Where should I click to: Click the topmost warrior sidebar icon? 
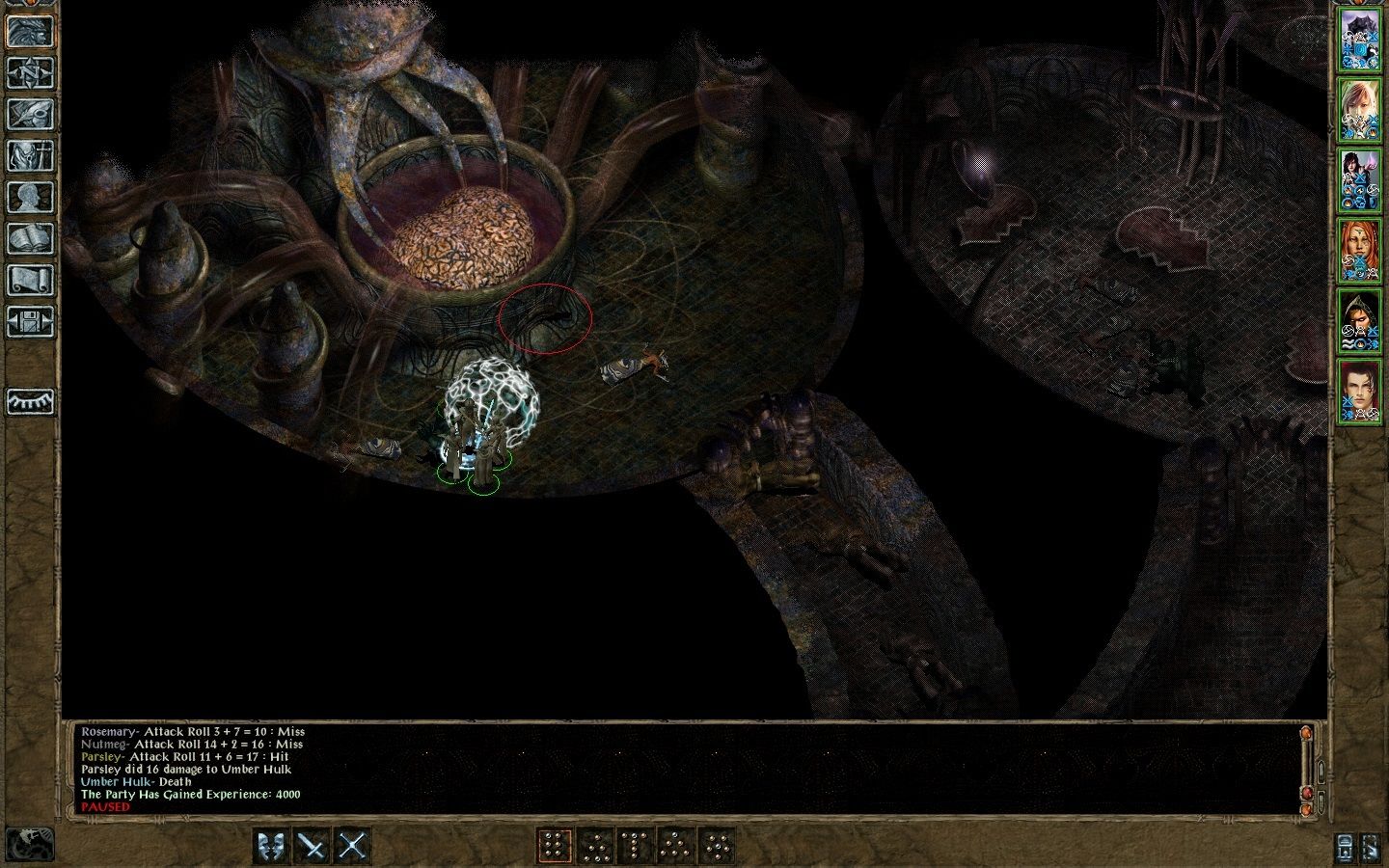click(31, 32)
